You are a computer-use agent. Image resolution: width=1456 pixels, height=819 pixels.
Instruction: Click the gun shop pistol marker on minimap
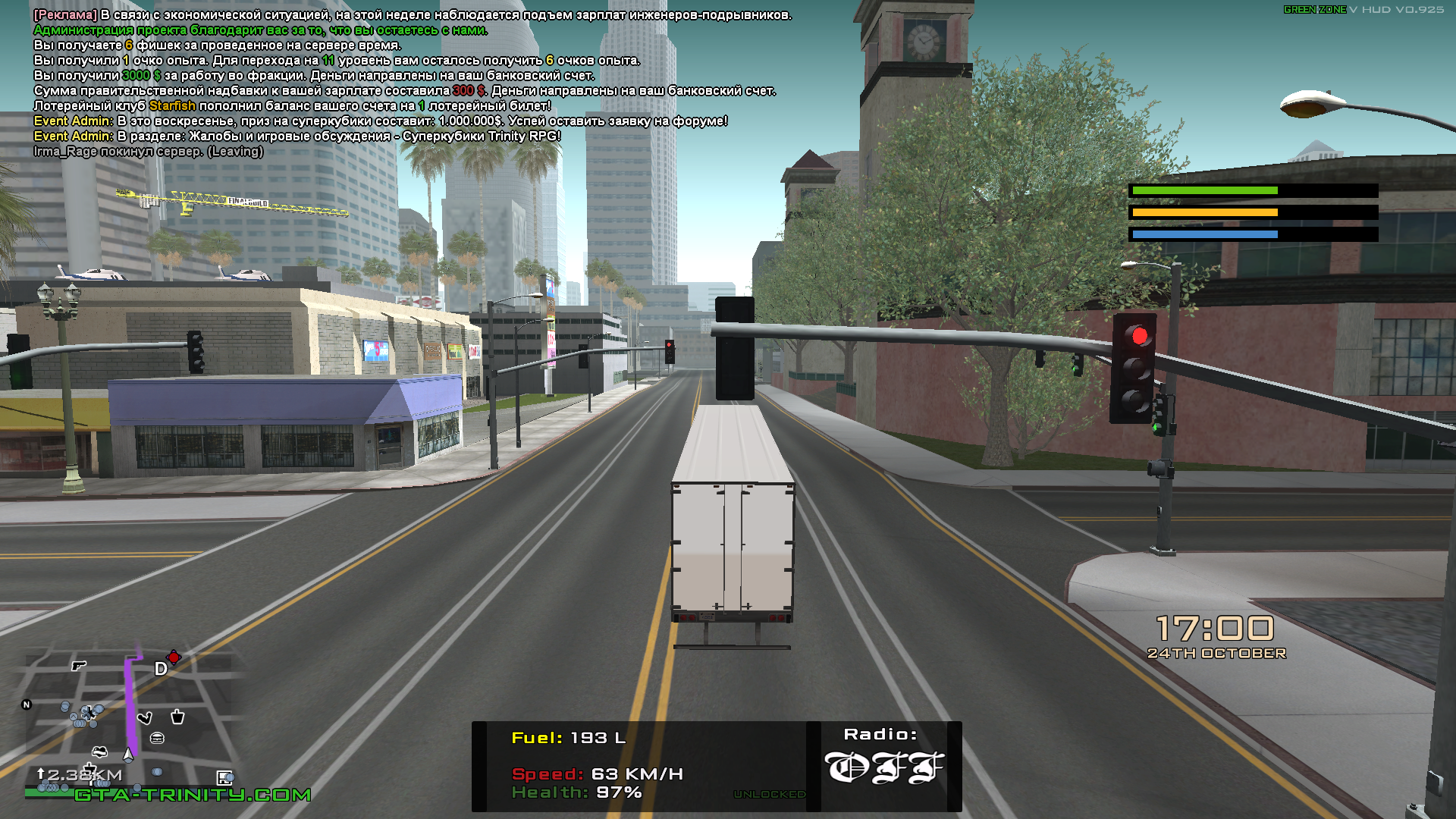pyautogui.click(x=78, y=666)
